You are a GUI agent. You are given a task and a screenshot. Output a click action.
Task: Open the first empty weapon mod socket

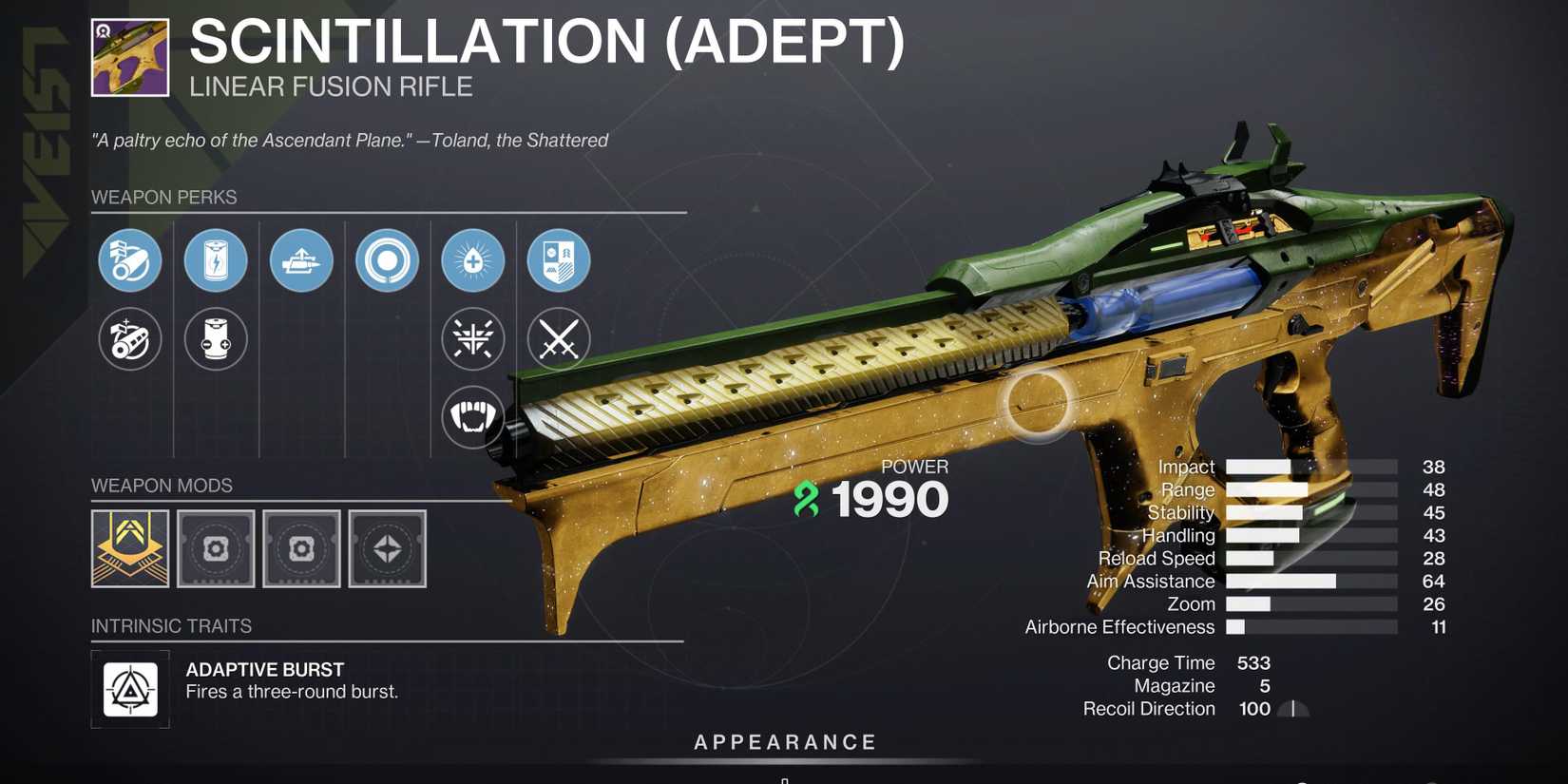click(216, 548)
